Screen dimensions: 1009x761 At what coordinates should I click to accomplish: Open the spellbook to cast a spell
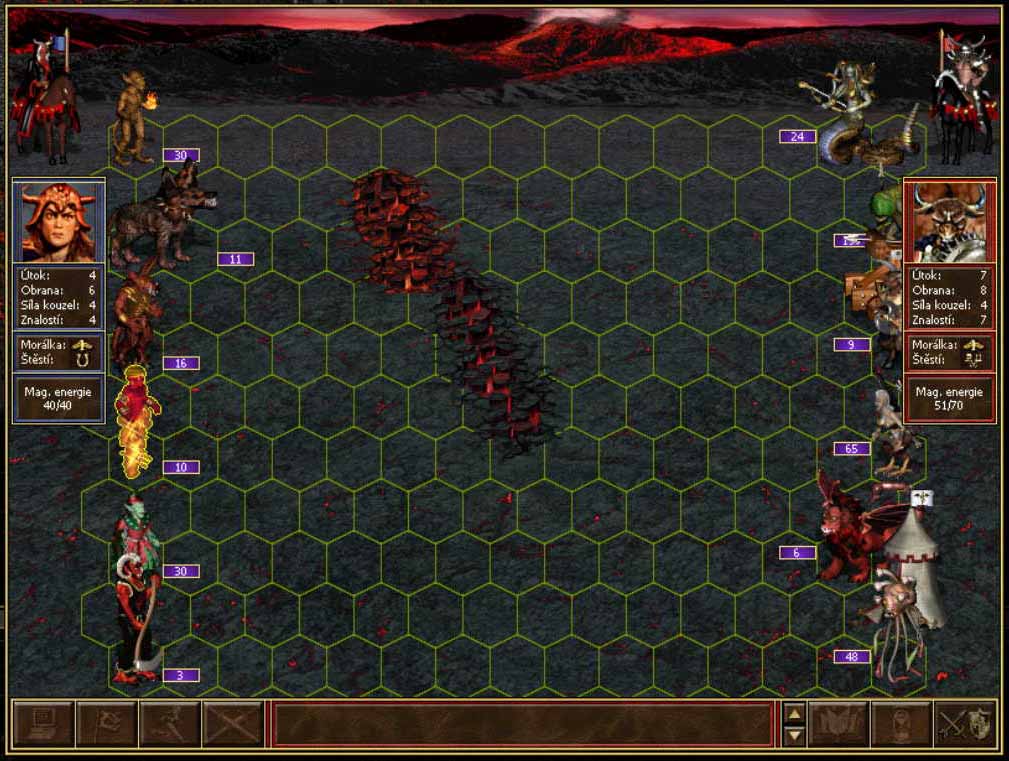pyautogui.click(x=838, y=723)
